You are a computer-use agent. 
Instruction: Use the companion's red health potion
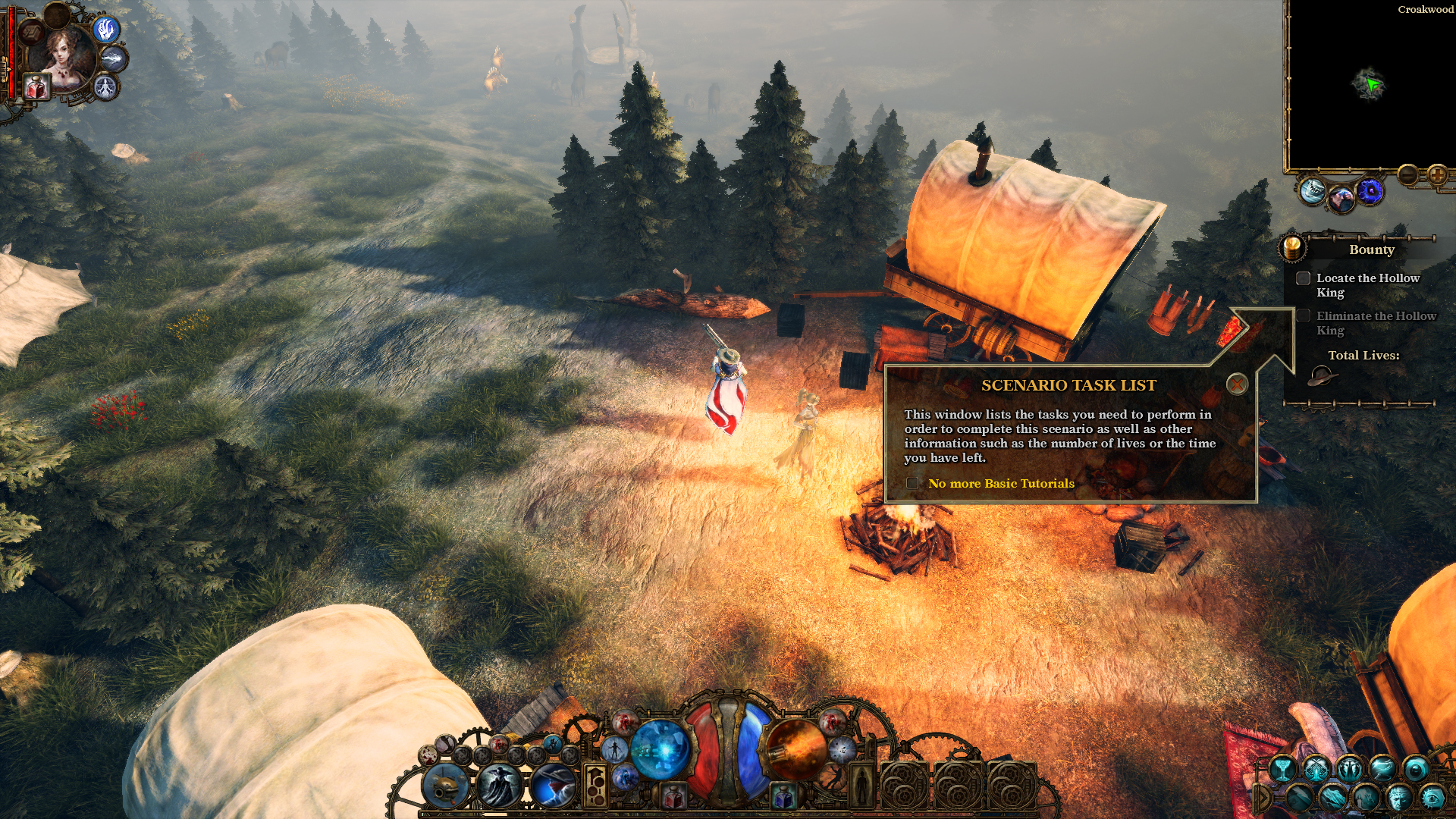tap(36, 88)
